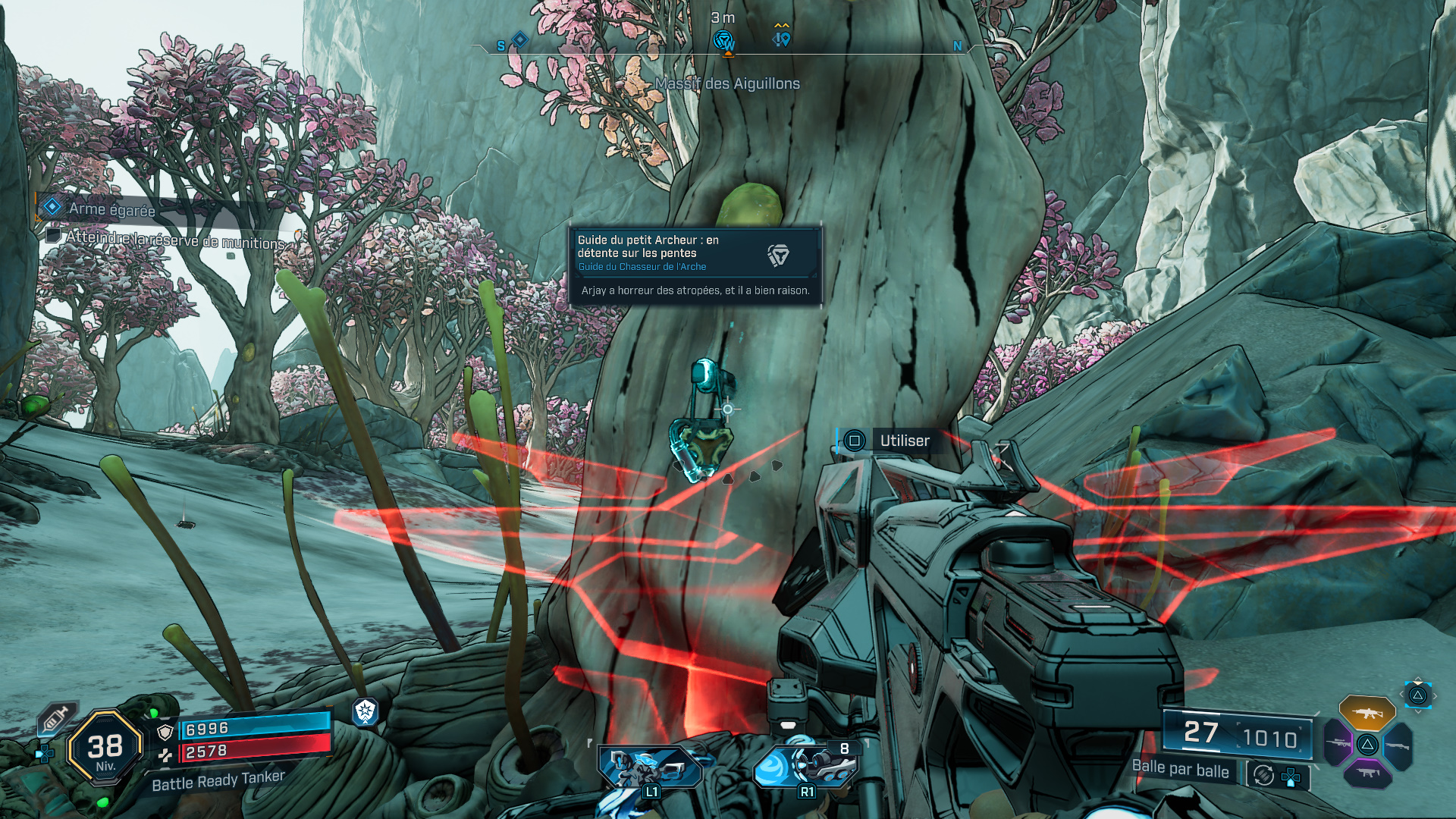Activate the L1 action skill icon

[x=650, y=767]
